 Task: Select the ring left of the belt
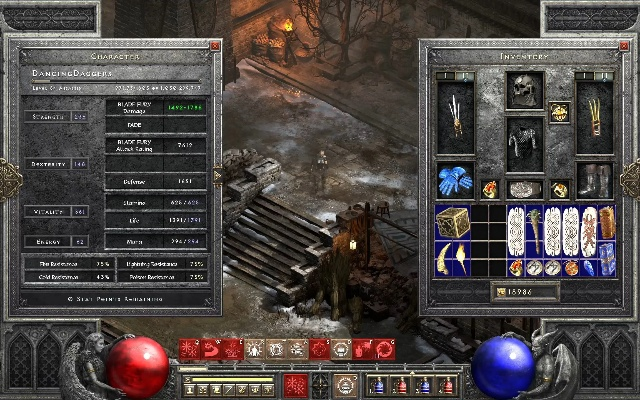(490, 189)
